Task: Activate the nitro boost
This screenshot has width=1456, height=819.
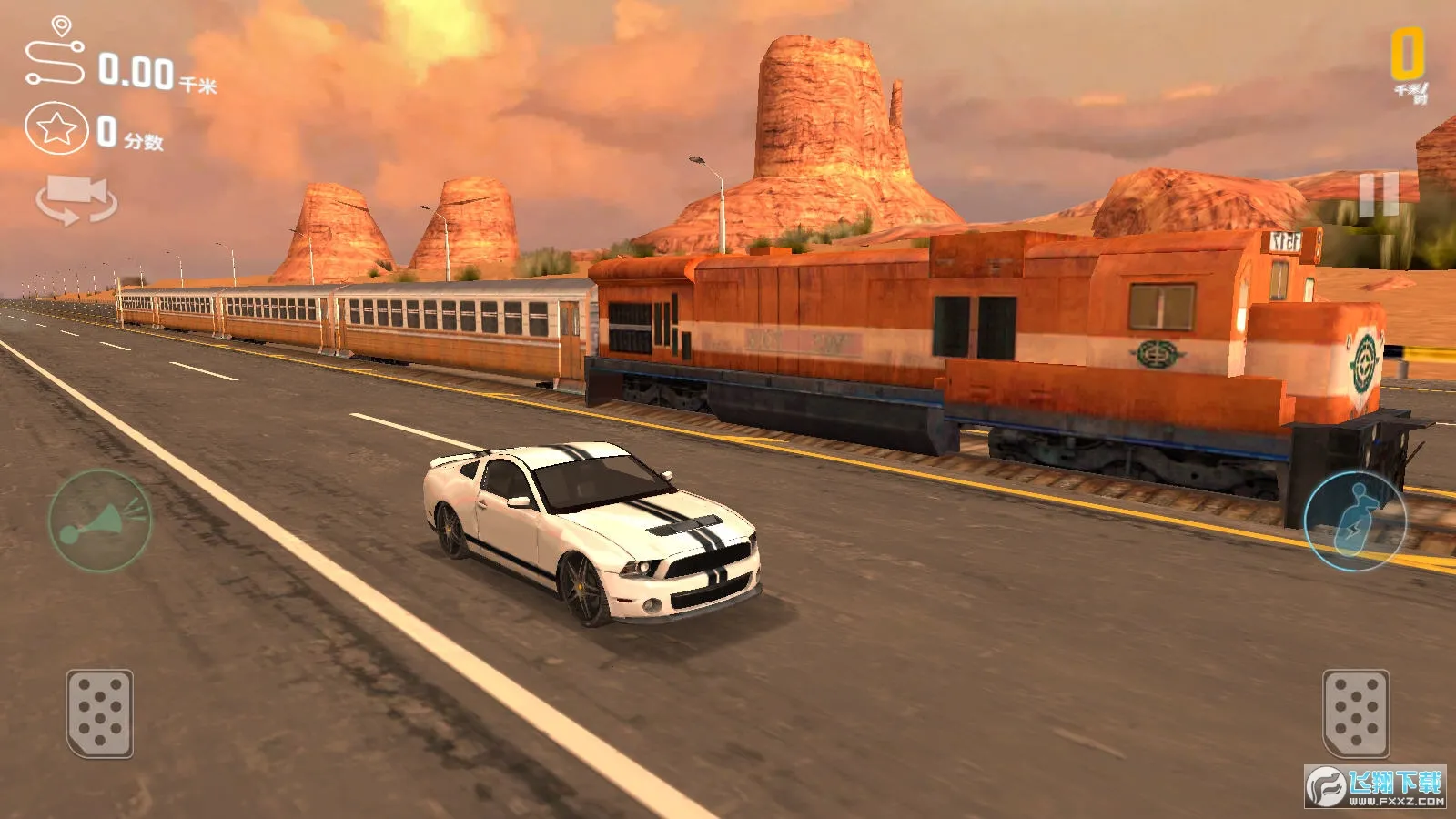Action: [1355, 521]
